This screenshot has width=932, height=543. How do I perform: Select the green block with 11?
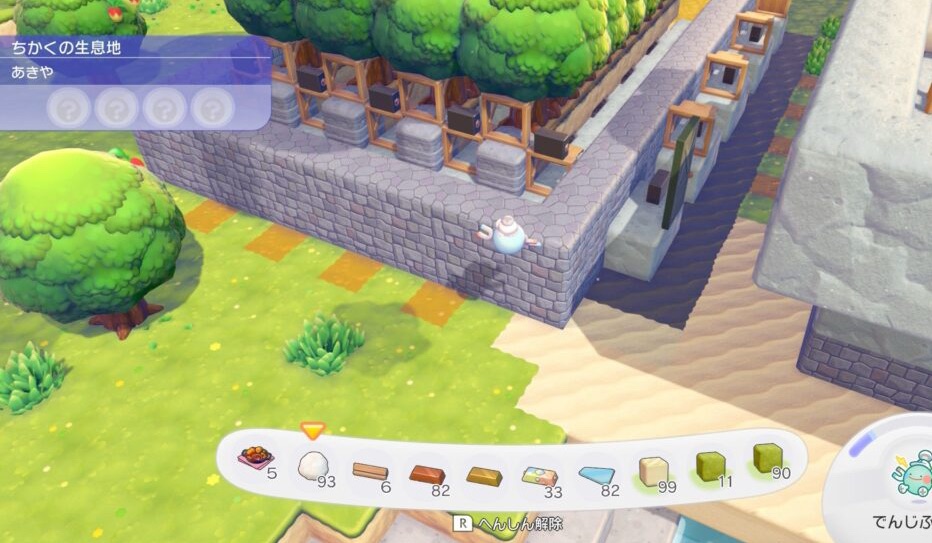click(x=711, y=464)
